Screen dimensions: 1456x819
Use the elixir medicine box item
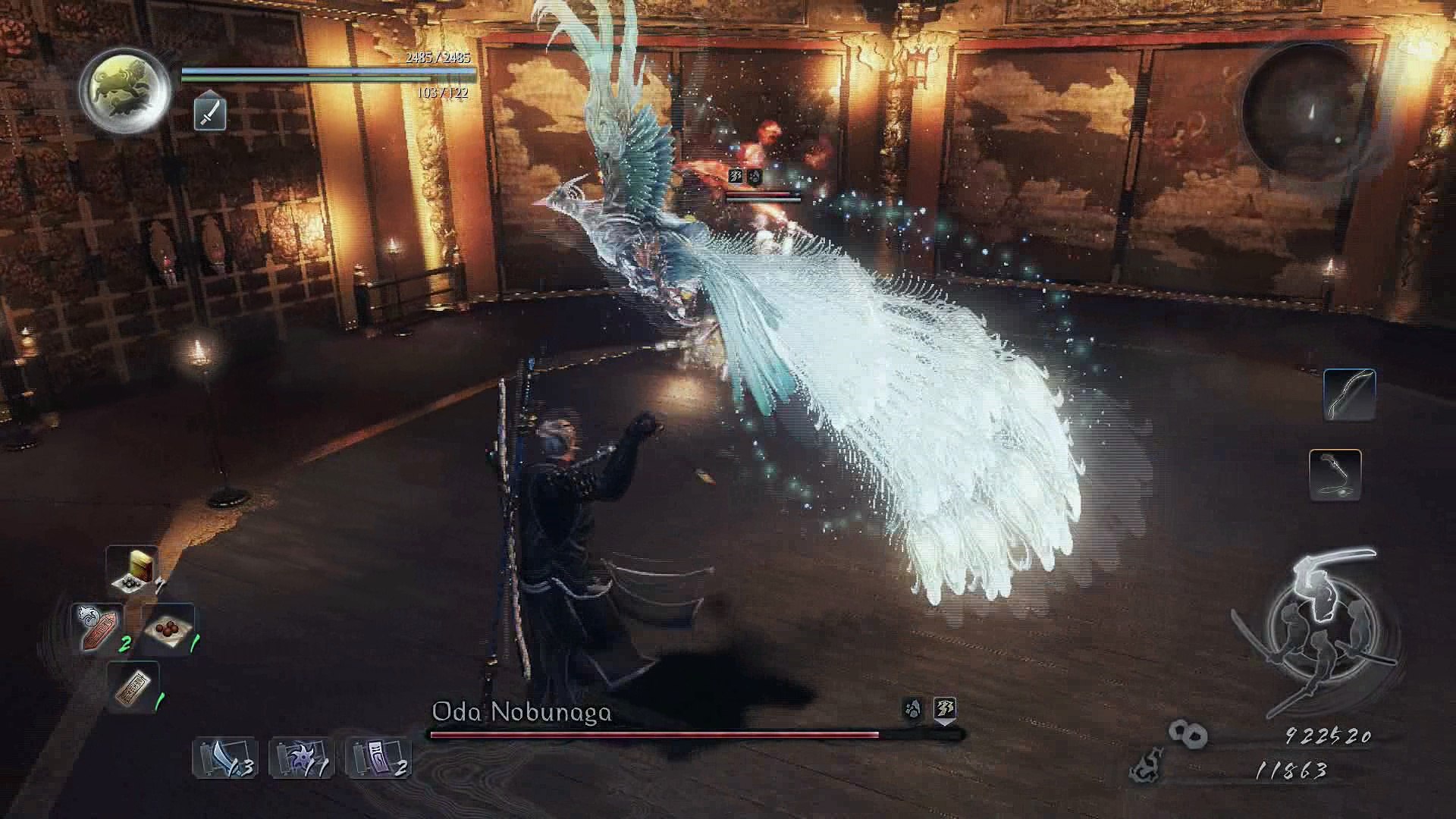coord(133,570)
